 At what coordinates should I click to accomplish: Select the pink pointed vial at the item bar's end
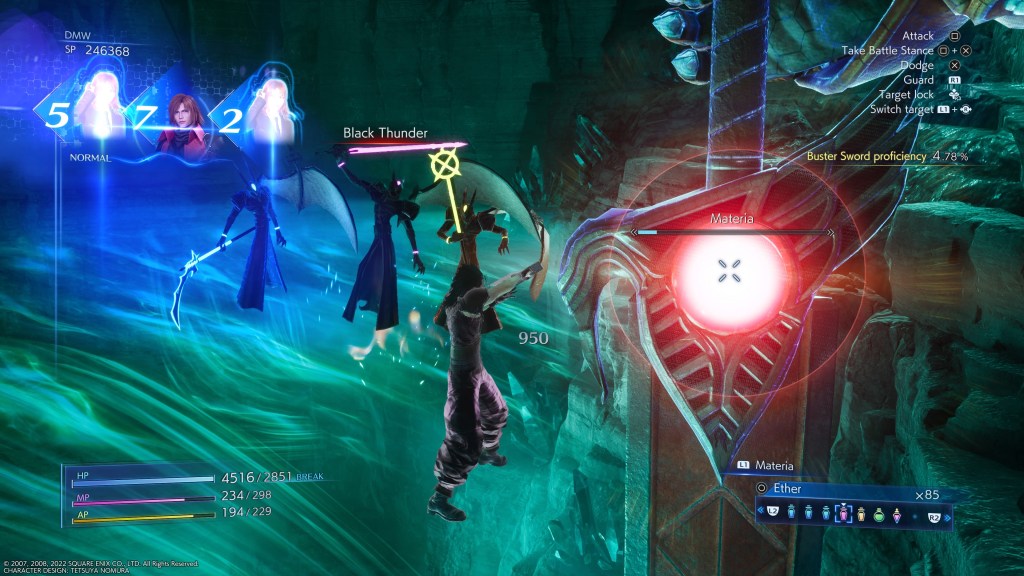[896, 514]
